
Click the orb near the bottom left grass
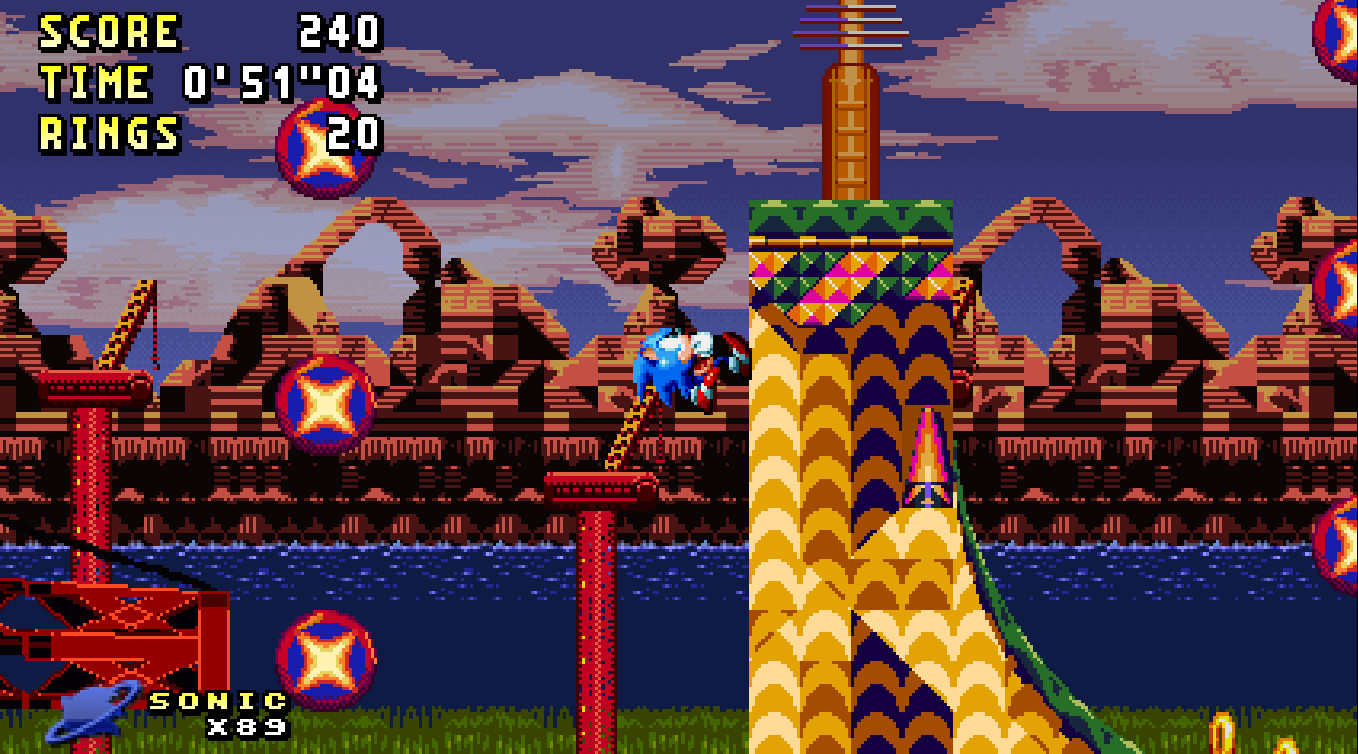coord(325,661)
